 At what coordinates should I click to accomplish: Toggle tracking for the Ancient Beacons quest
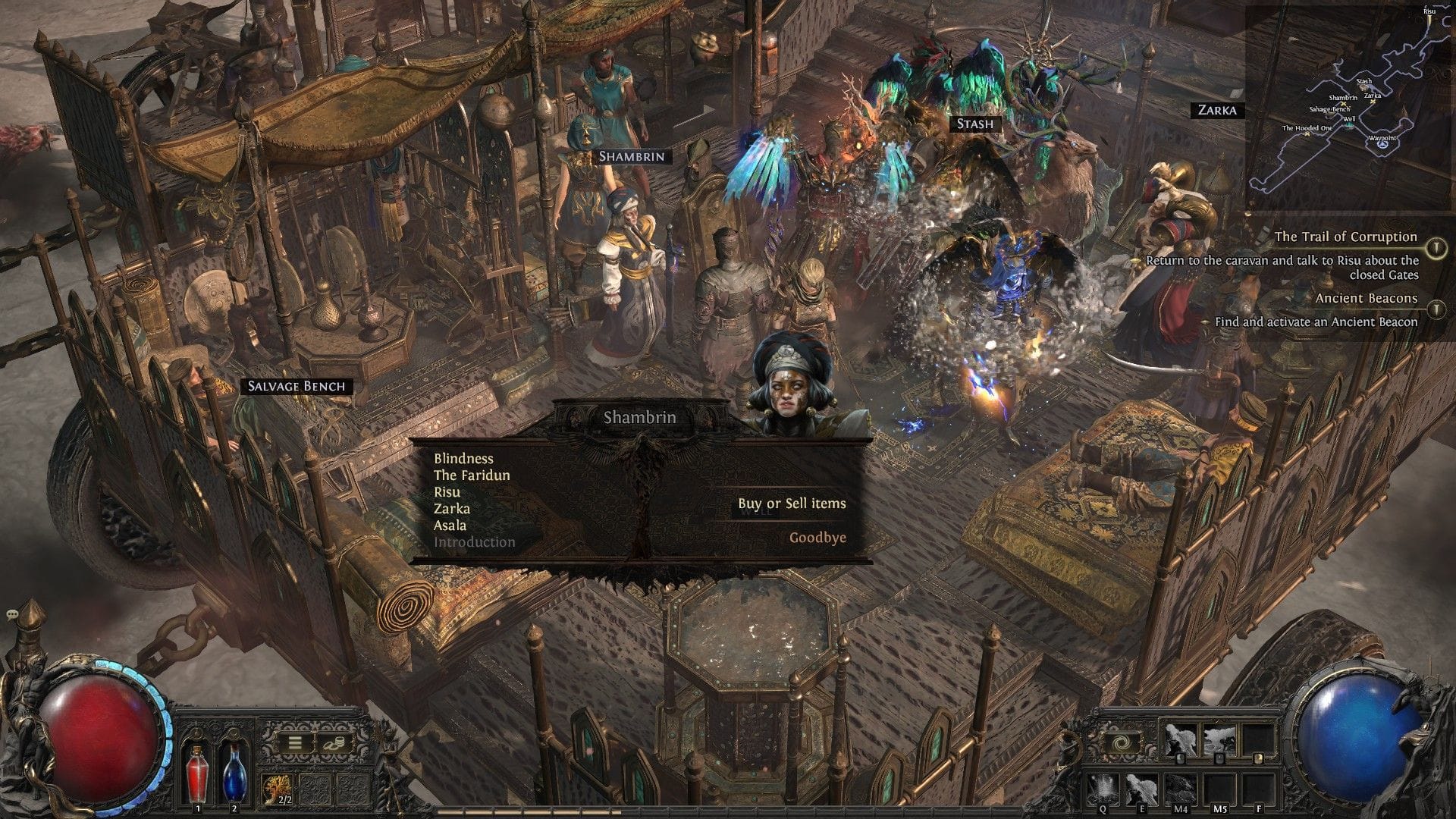[1436, 308]
